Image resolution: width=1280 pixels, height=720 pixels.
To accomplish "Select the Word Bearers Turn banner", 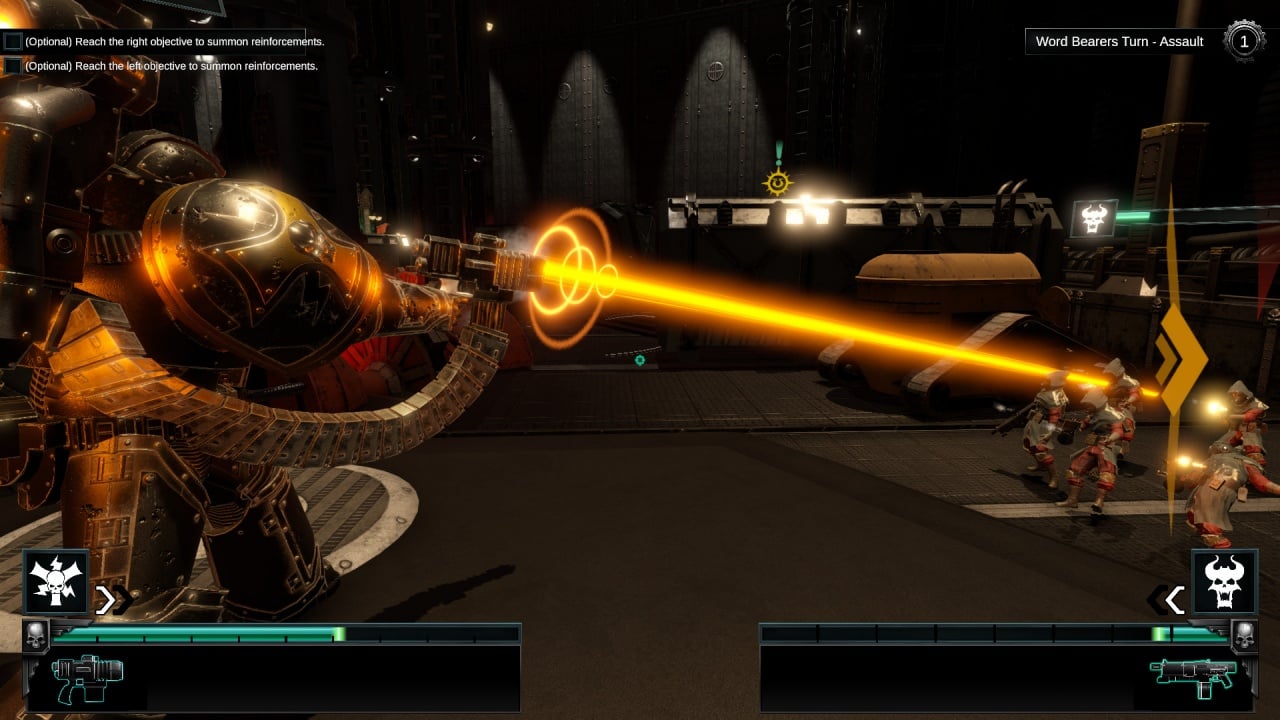I will click(1119, 41).
